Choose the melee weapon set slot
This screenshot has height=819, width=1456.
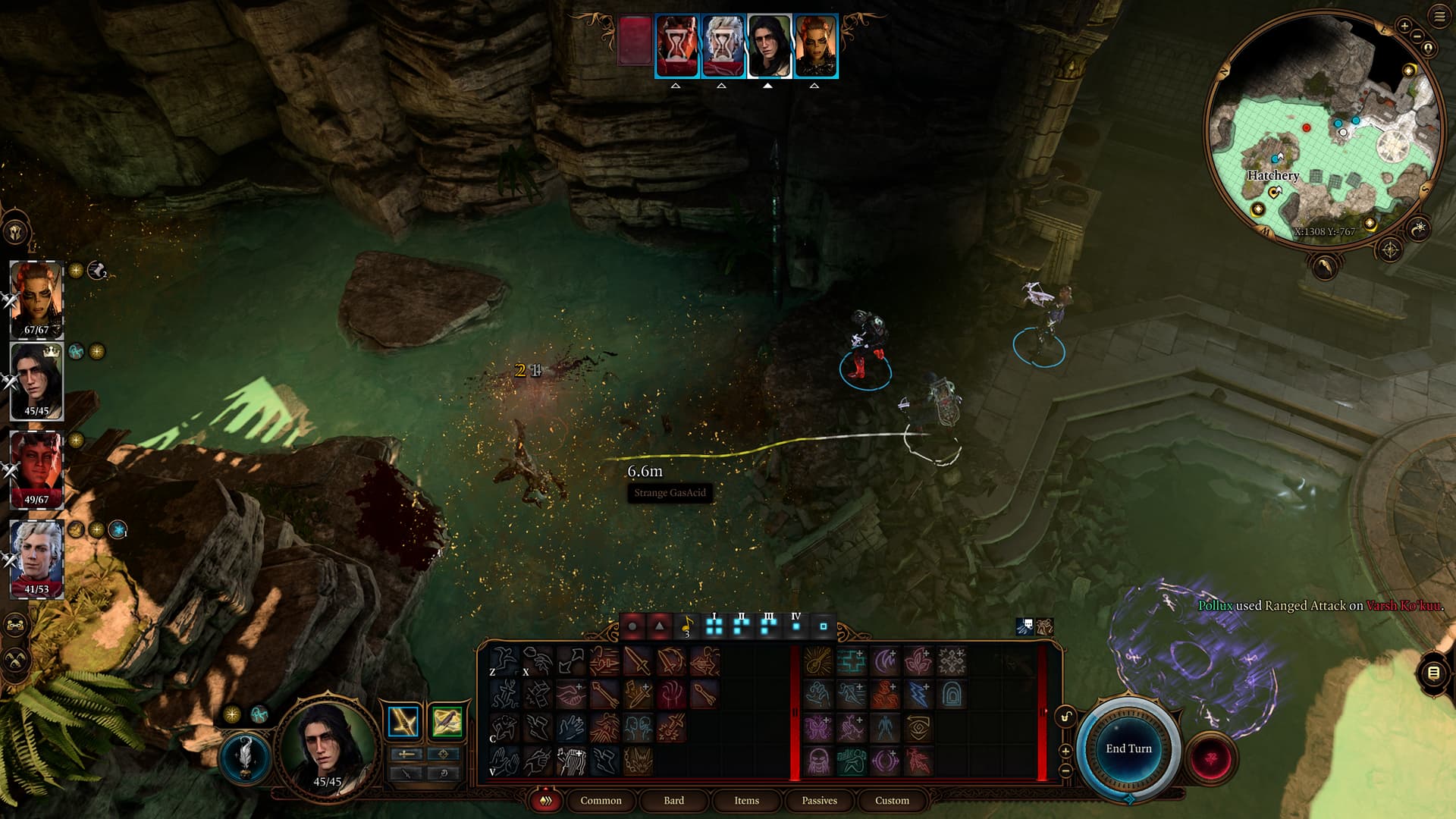403,722
